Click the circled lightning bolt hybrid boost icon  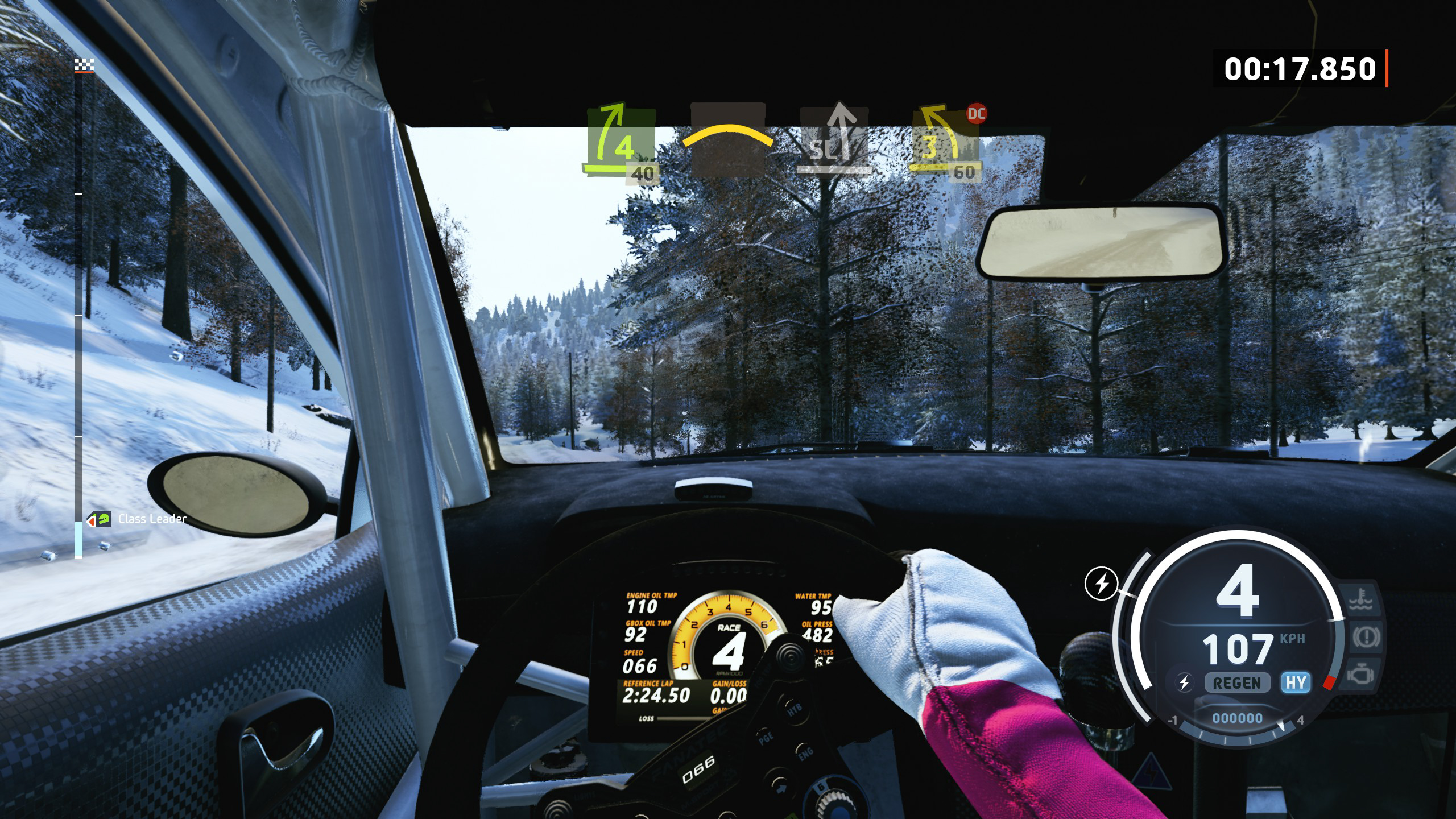(1102, 584)
